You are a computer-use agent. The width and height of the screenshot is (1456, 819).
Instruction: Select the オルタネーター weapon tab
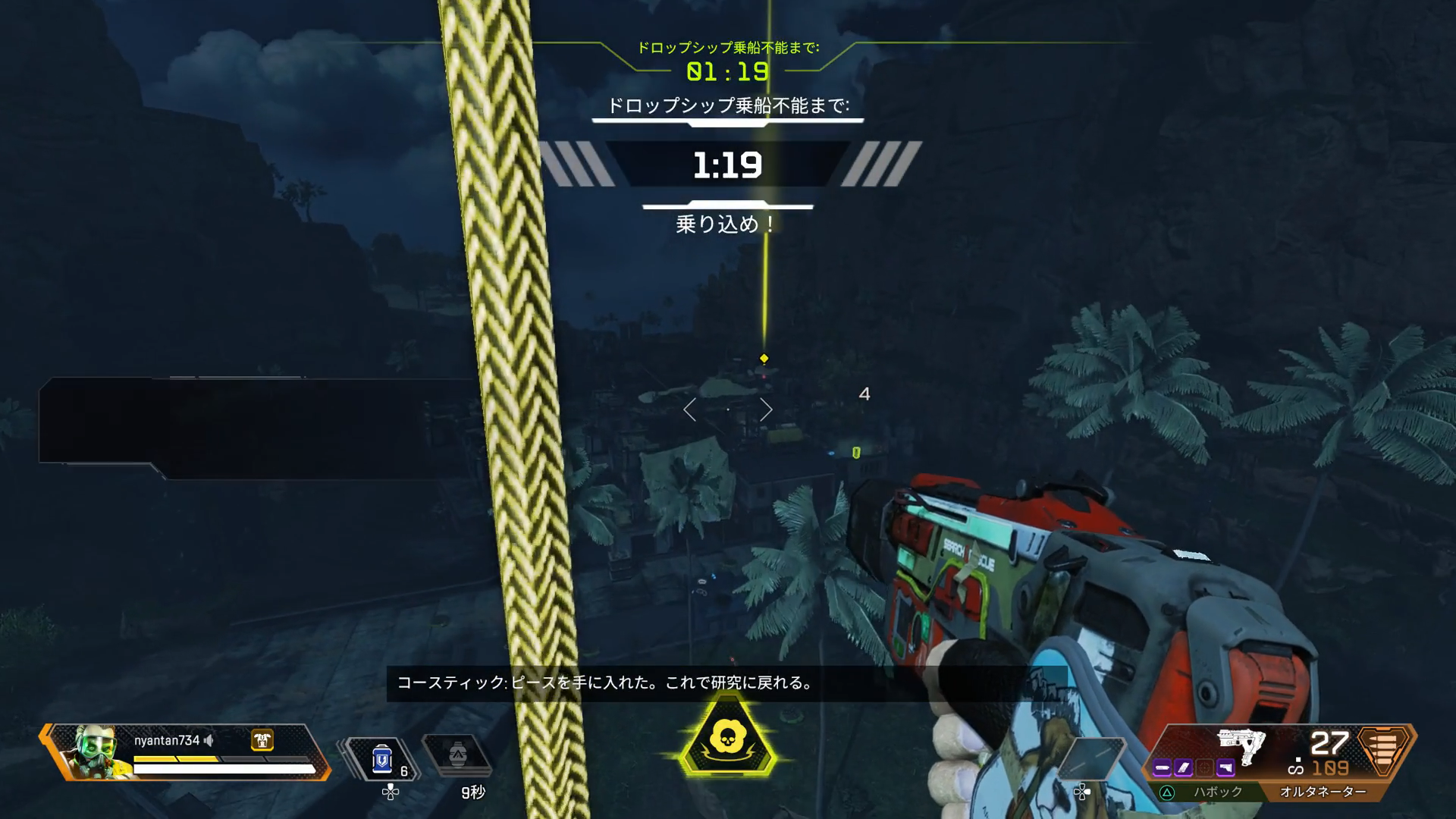pos(1323,792)
